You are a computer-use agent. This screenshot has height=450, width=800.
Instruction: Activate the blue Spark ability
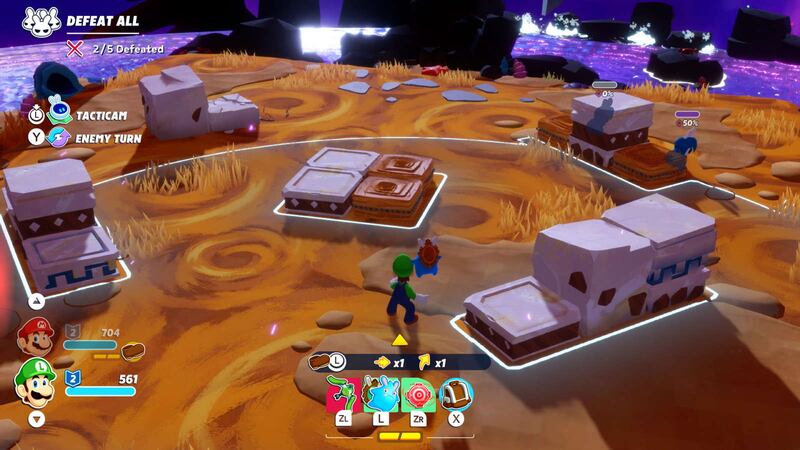381,394
